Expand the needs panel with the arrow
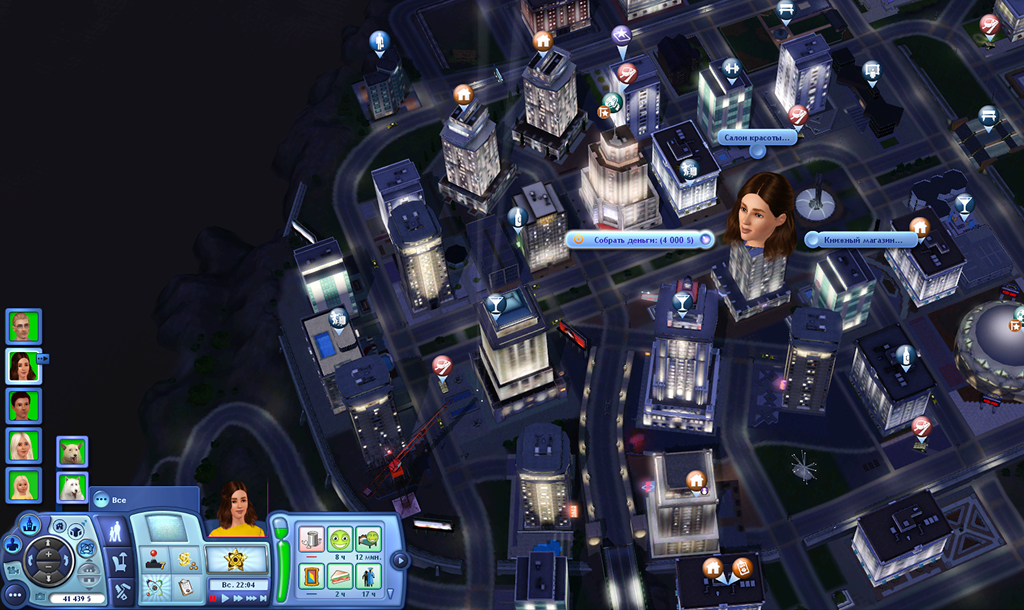Viewport: 1024px width, 610px height. (400, 560)
